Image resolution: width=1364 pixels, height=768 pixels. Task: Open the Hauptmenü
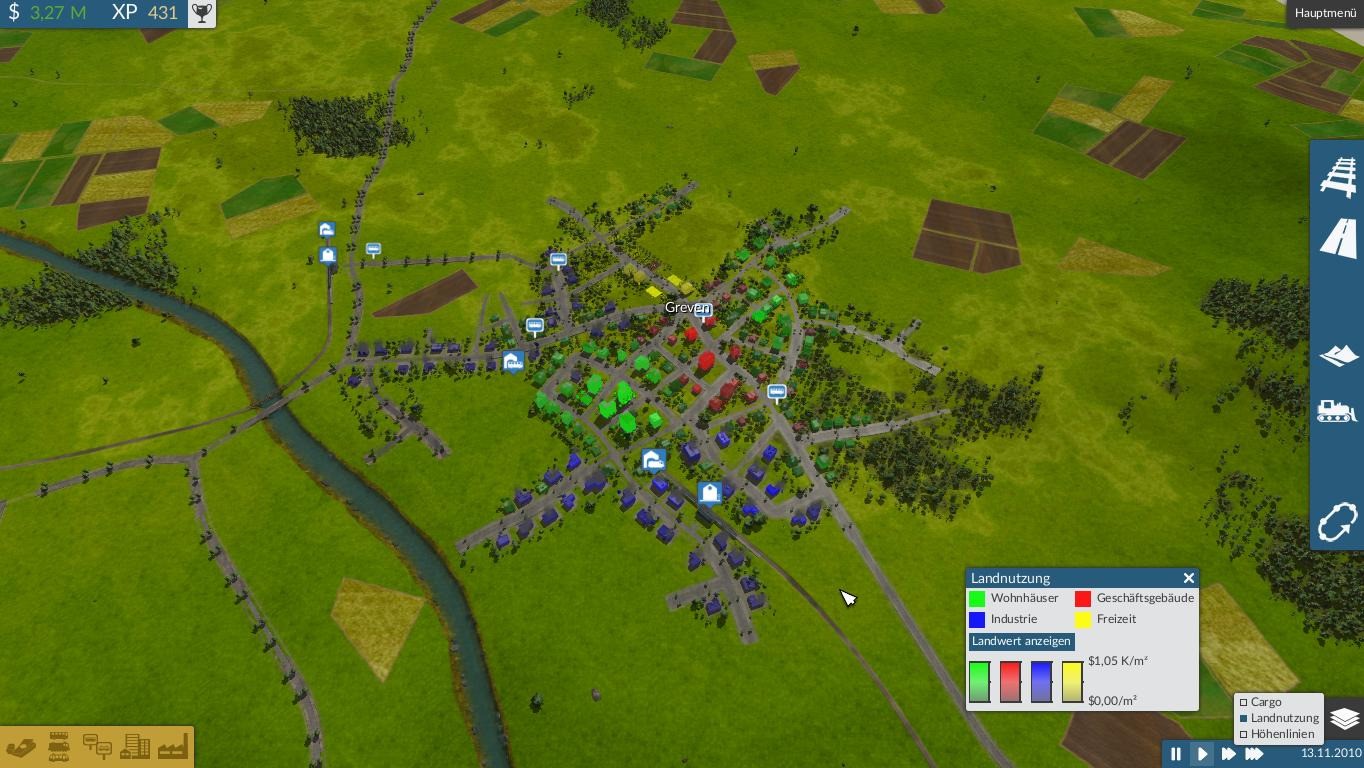[1325, 13]
